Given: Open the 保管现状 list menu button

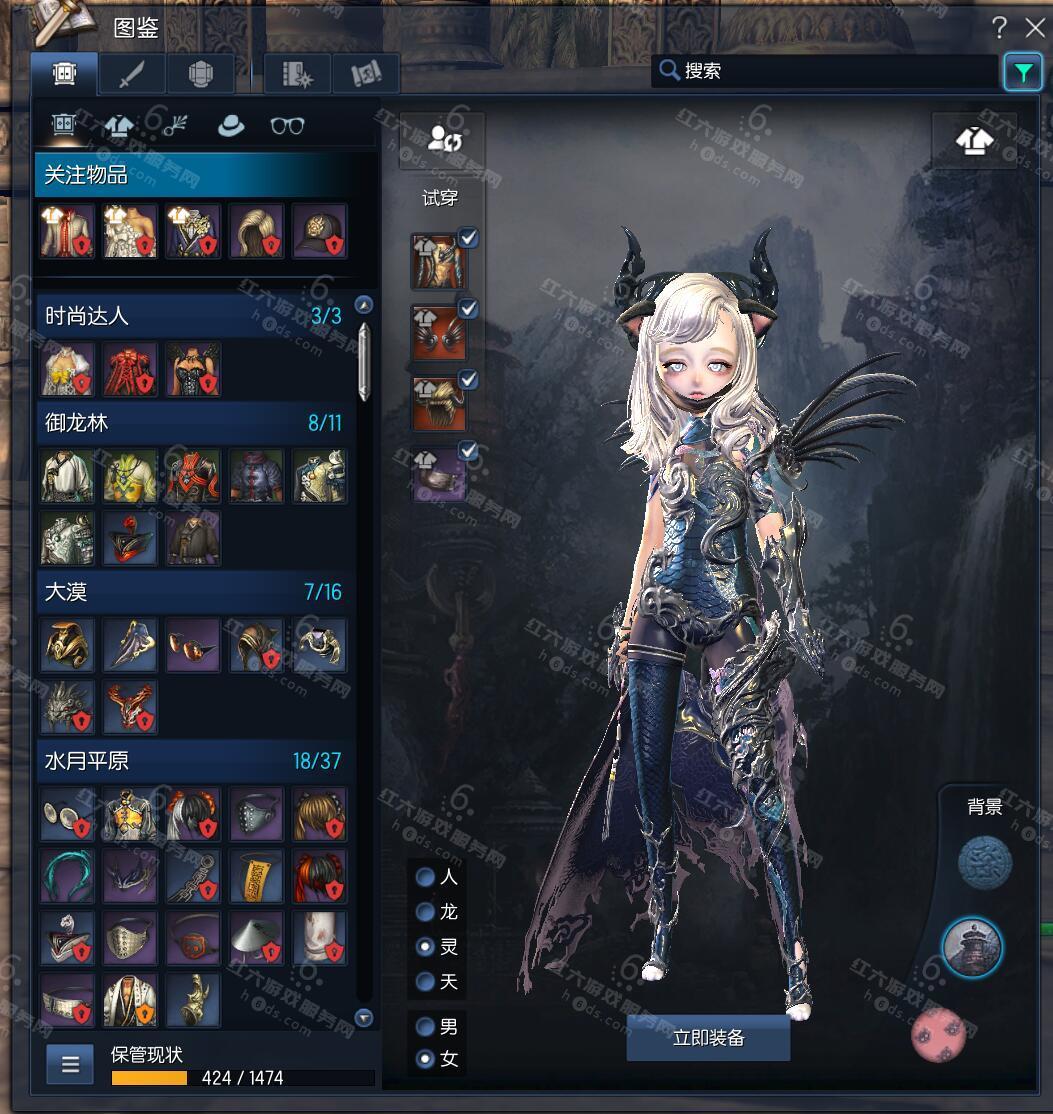Looking at the screenshot, I should click(70, 1064).
